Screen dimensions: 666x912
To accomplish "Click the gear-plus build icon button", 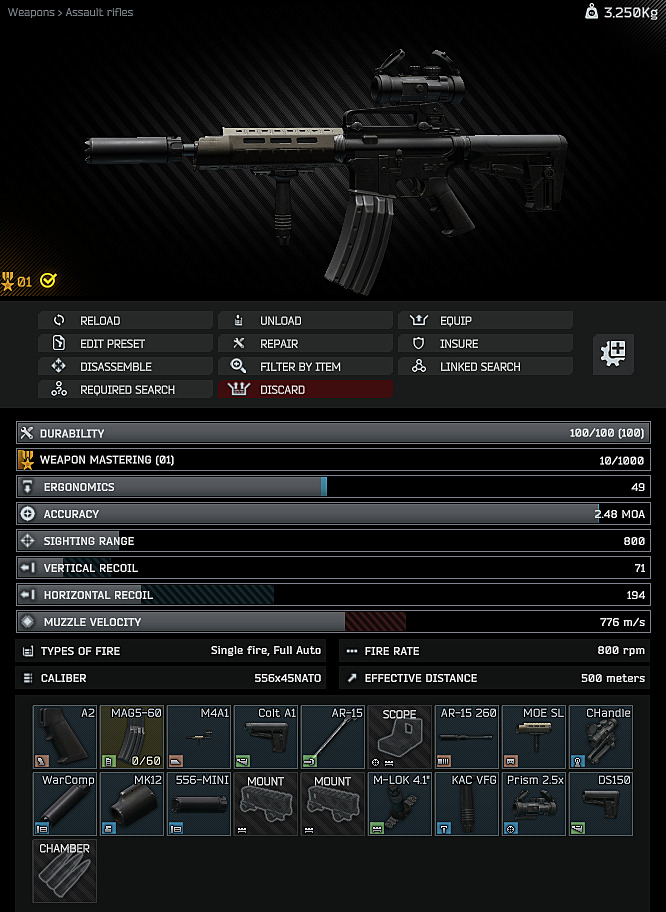I will point(613,354).
